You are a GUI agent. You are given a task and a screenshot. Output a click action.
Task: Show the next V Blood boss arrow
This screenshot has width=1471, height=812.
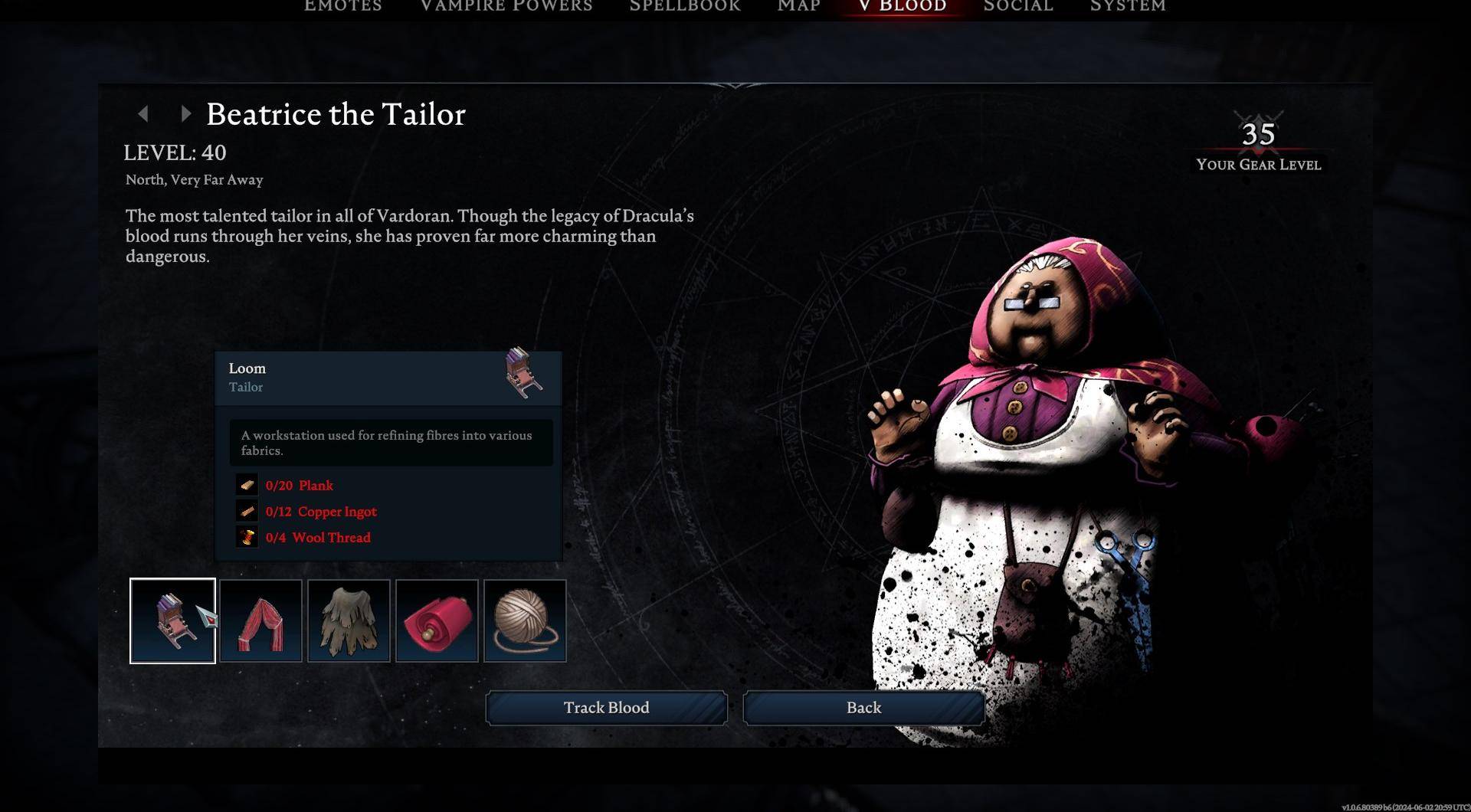(185, 114)
